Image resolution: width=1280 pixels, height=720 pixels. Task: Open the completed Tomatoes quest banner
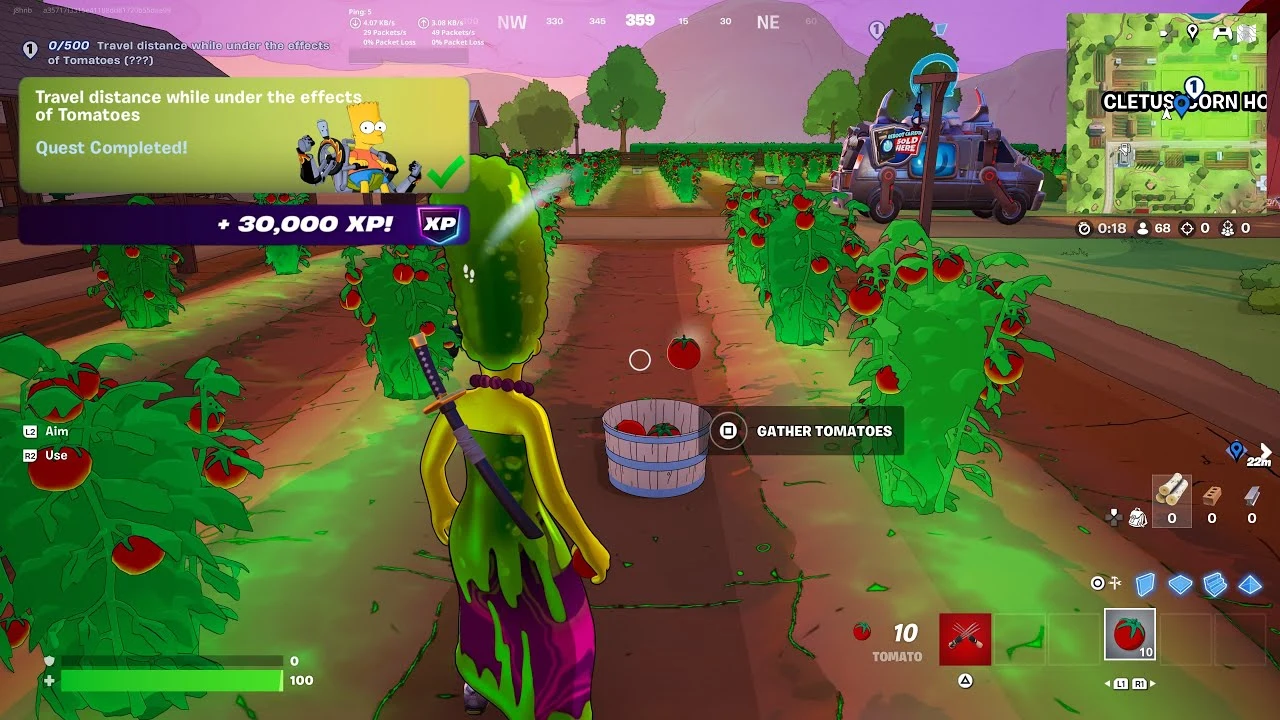[243, 135]
